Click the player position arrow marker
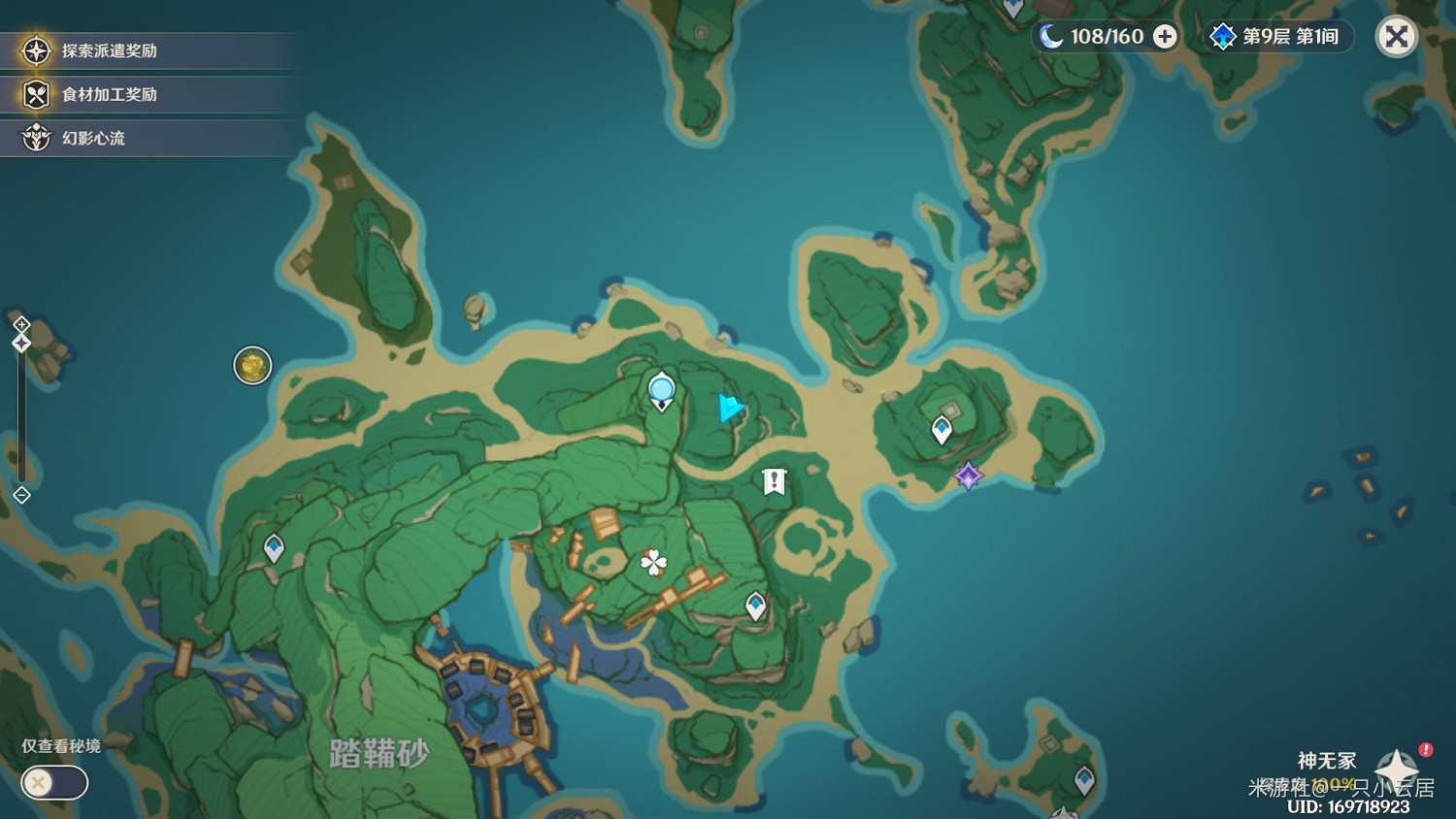1456x819 pixels. [x=730, y=409]
